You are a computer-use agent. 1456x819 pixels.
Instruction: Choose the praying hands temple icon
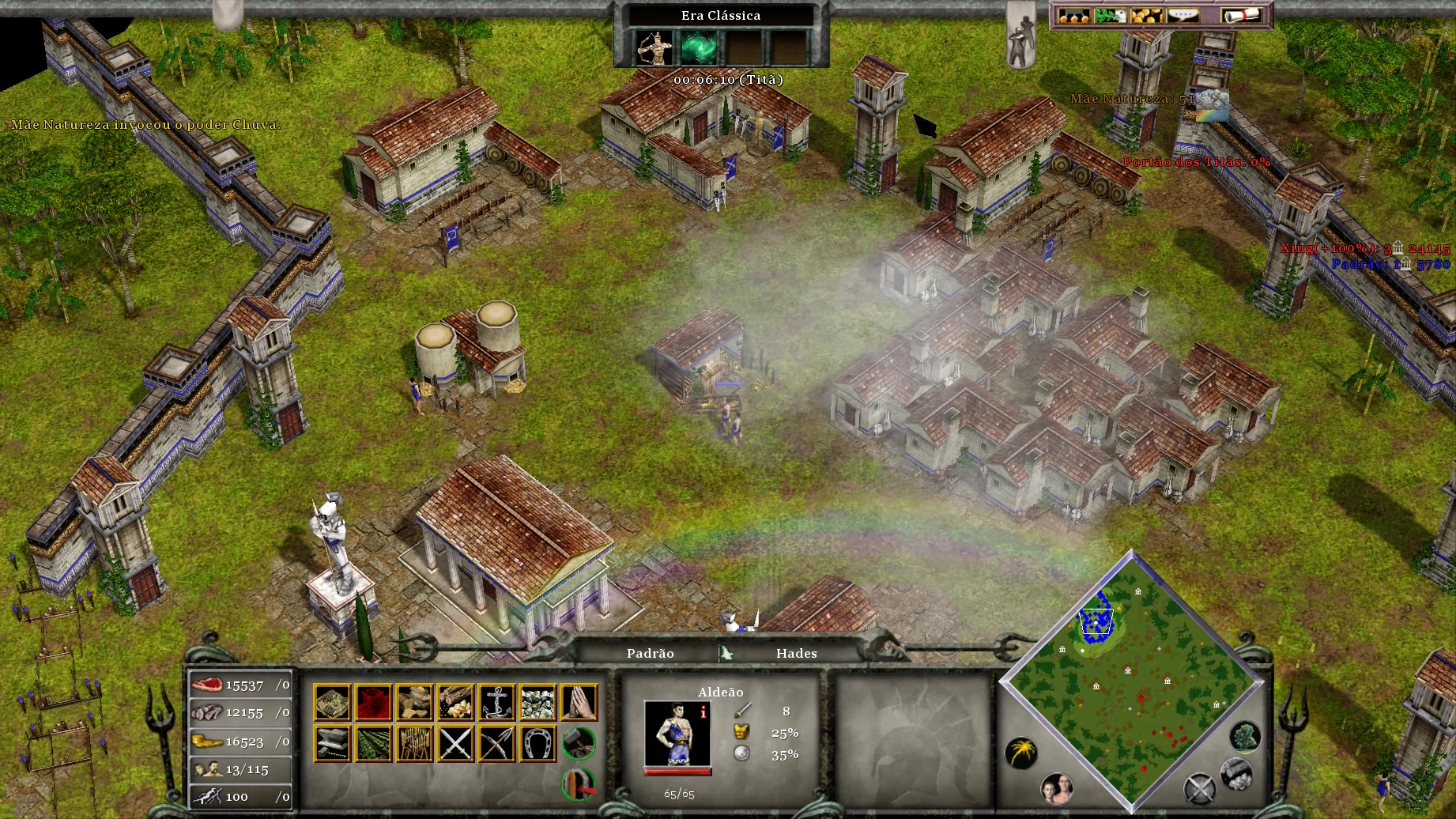pos(579,702)
